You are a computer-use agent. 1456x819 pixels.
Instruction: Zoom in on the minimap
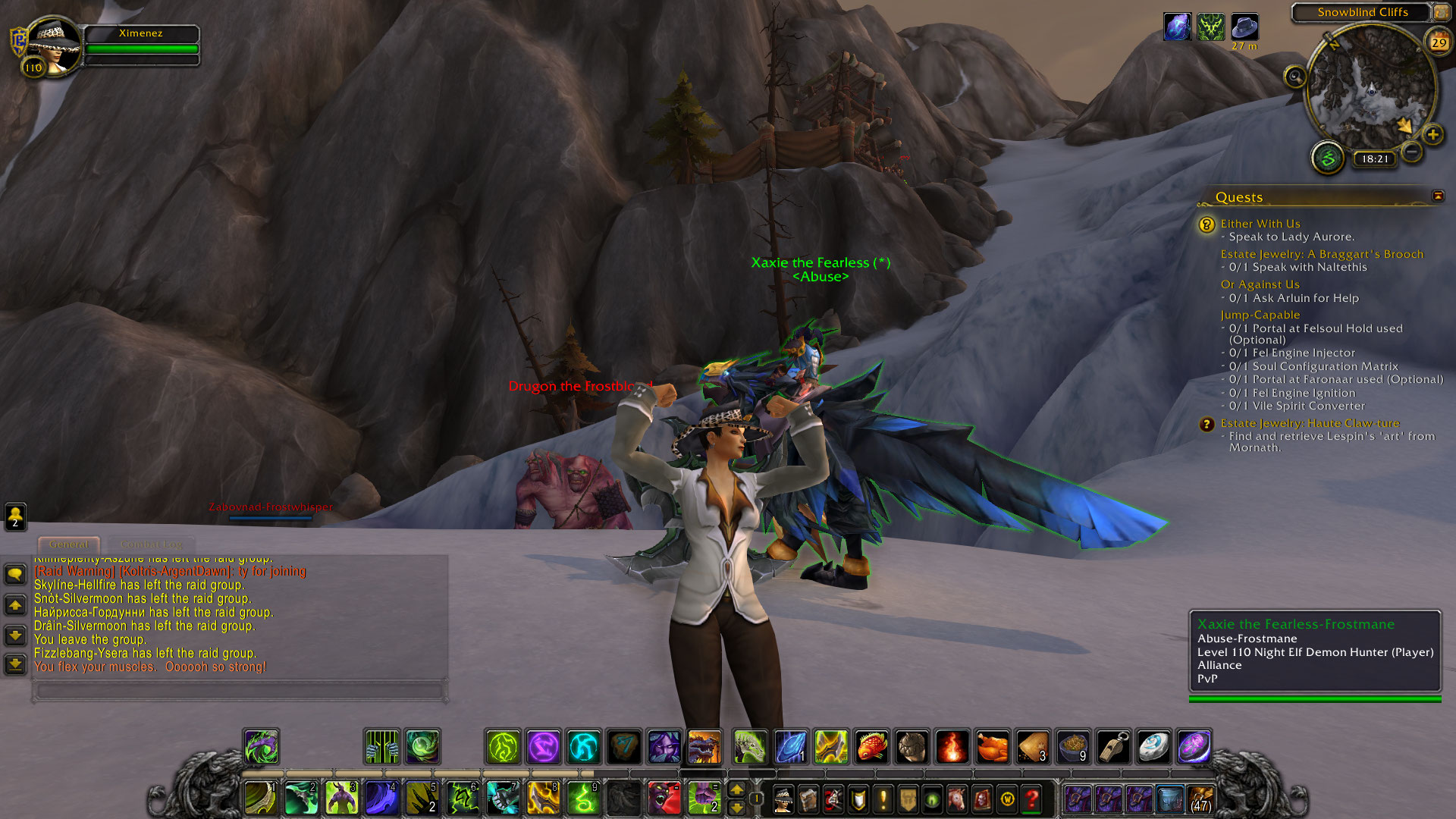(1432, 135)
